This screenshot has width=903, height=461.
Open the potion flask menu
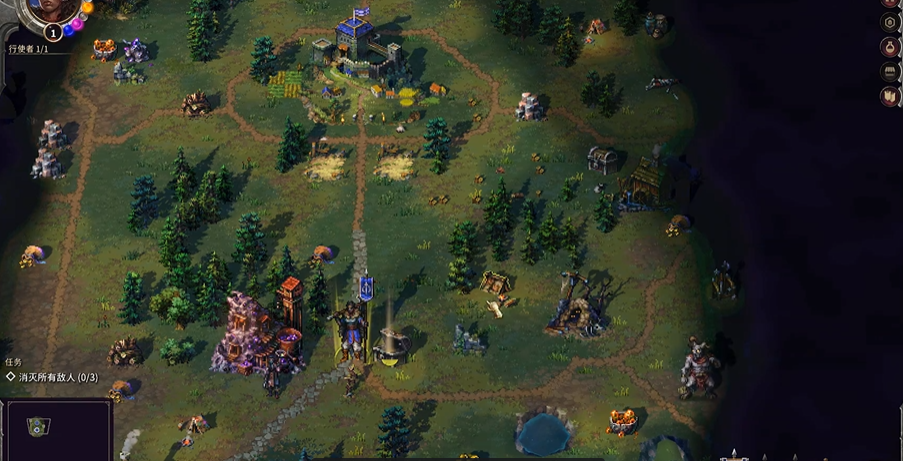(x=889, y=47)
